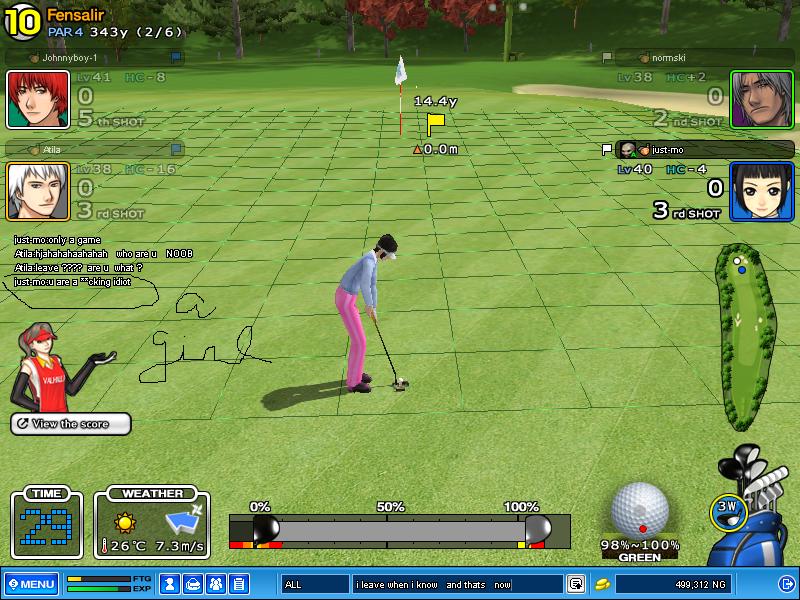Select the 3W club icon
Image resolution: width=800 pixels, height=600 pixels.
(729, 509)
